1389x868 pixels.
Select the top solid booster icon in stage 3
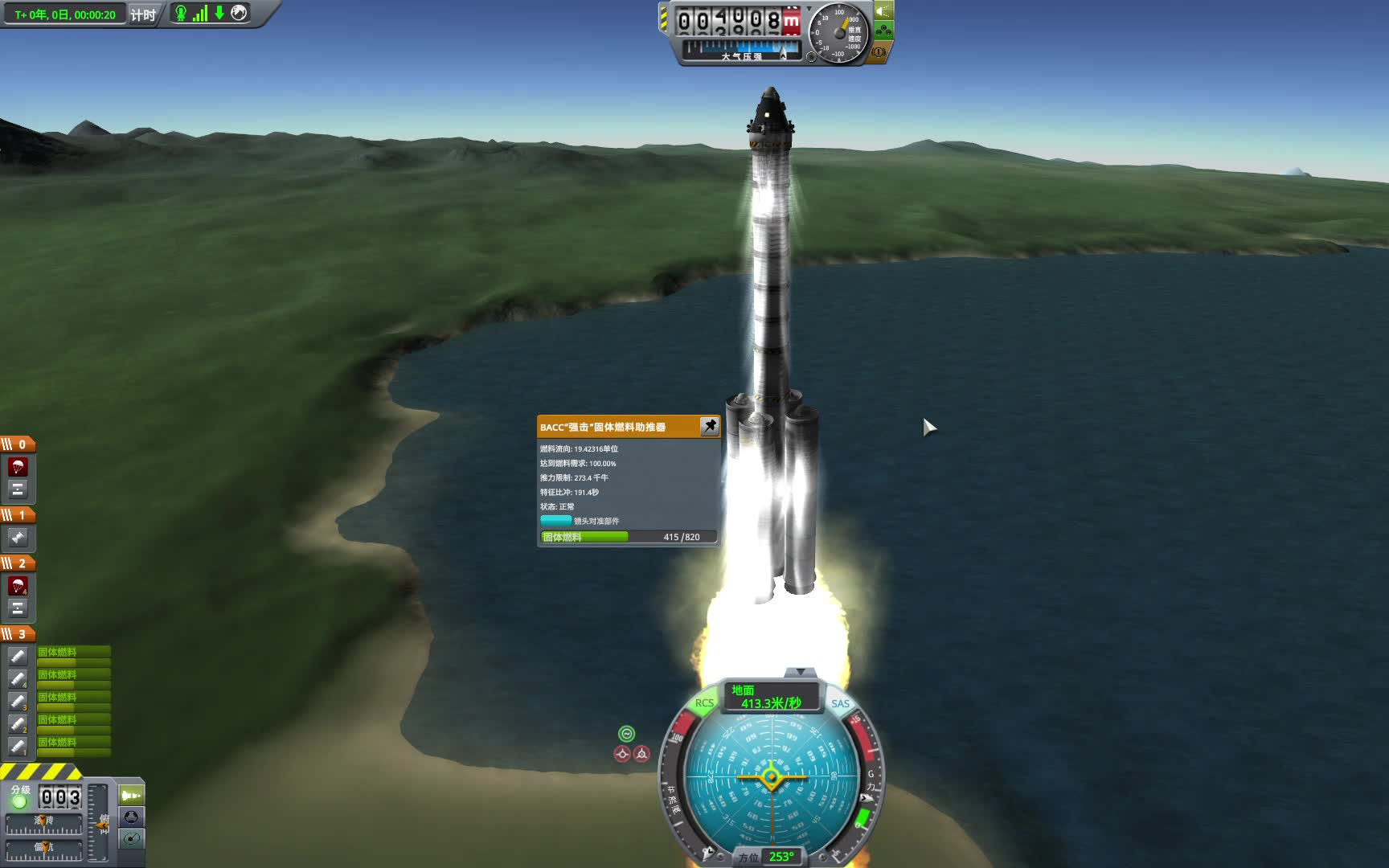pyautogui.click(x=18, y=656)
